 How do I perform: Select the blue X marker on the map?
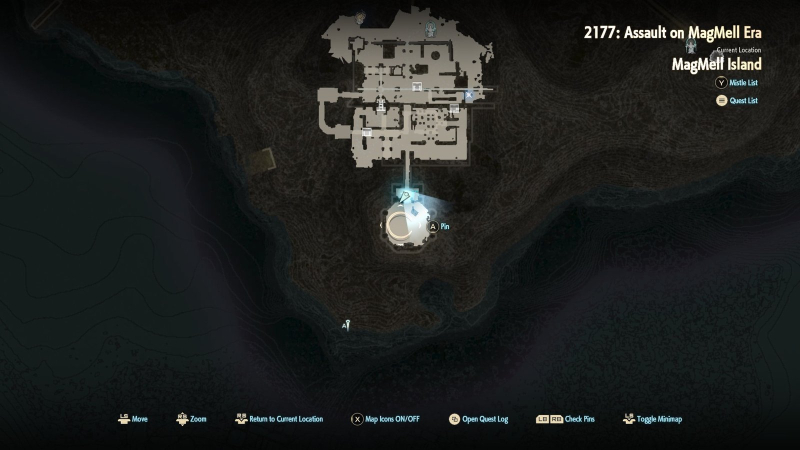coord(469,96)
